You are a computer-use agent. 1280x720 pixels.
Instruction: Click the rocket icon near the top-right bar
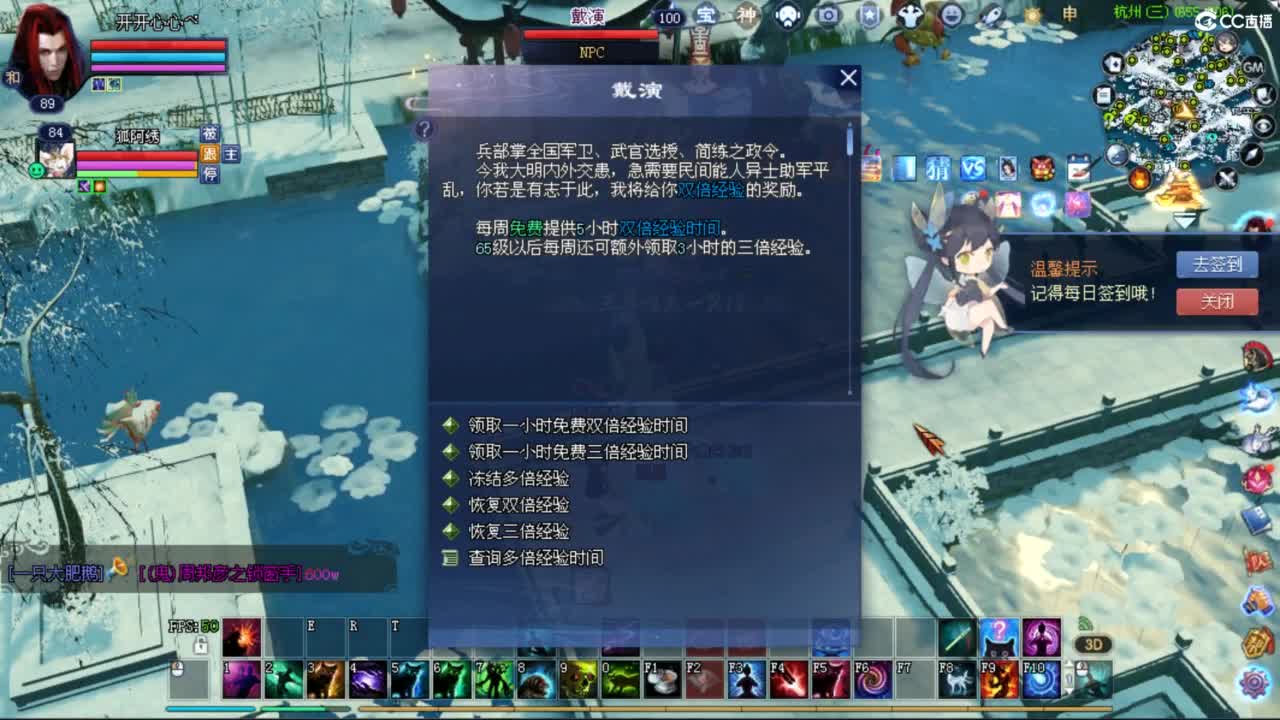point(991,15)
